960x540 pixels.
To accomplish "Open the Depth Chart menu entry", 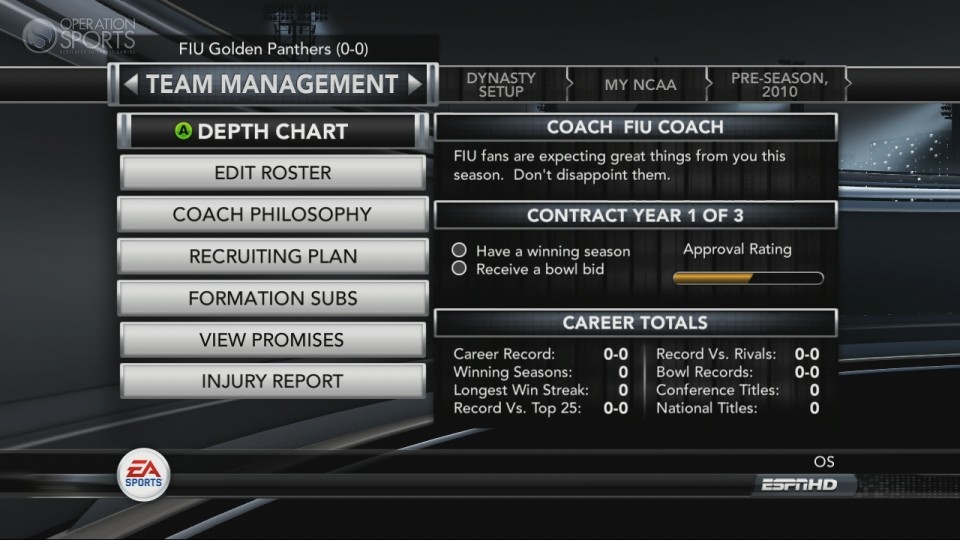I will click(x=272, y=132).
